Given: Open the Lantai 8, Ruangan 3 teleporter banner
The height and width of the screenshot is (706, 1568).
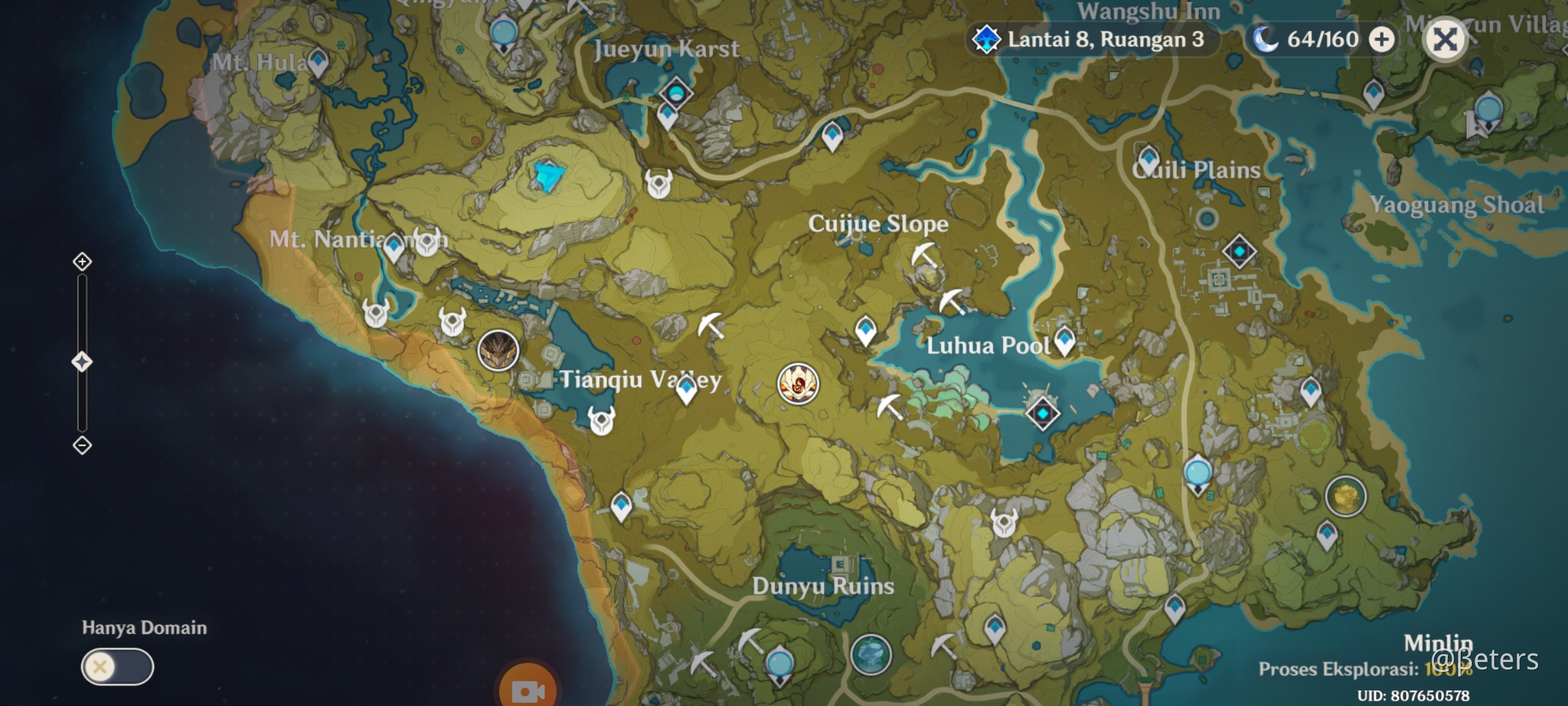Looking at the screenshot, I should [x=1092, y=39].
